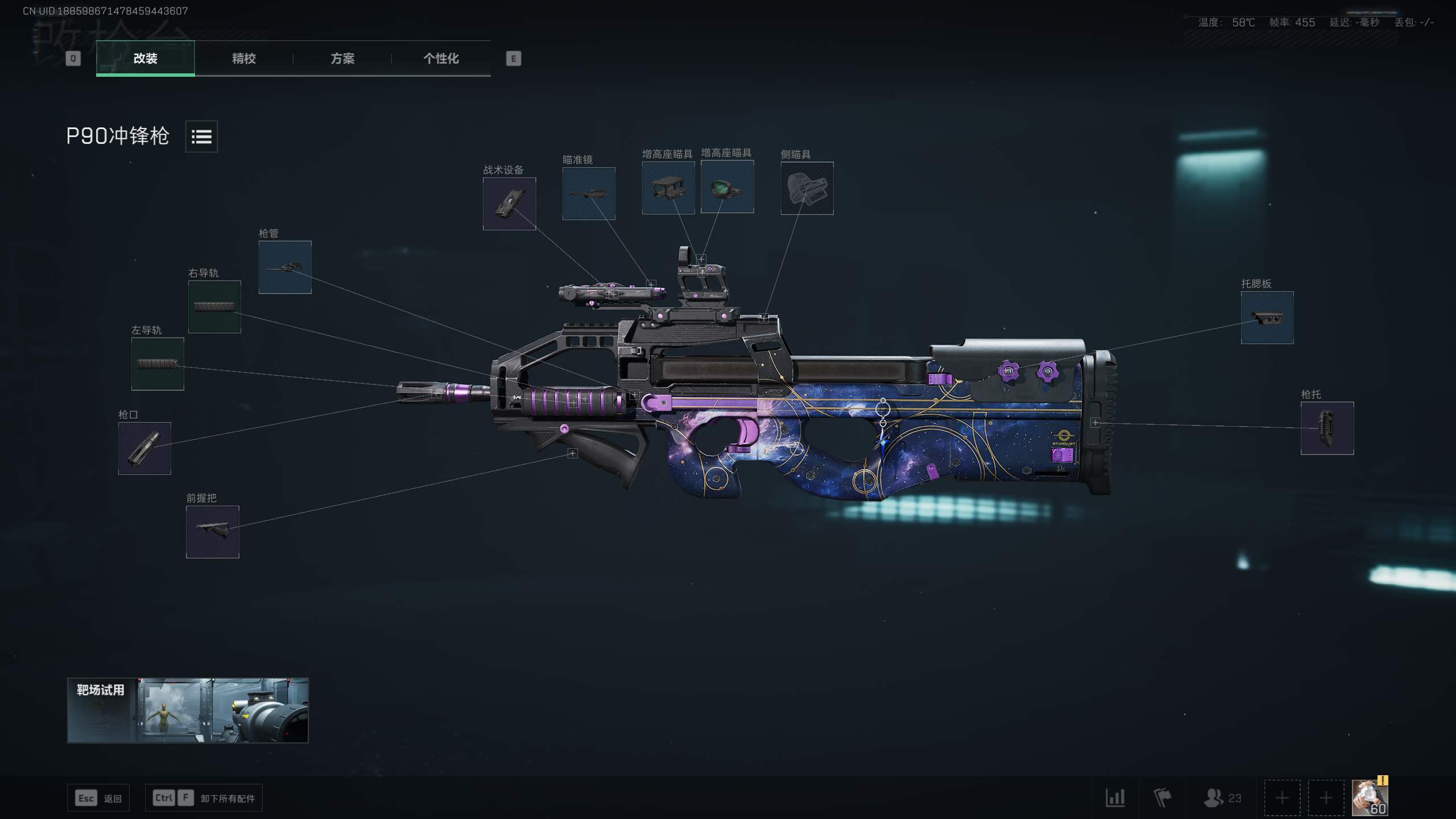The width and height of the screenshot is (1456, 819).
Task: Select the 托腮板 cheek rest slot
Action: (x=1267, y=317)
